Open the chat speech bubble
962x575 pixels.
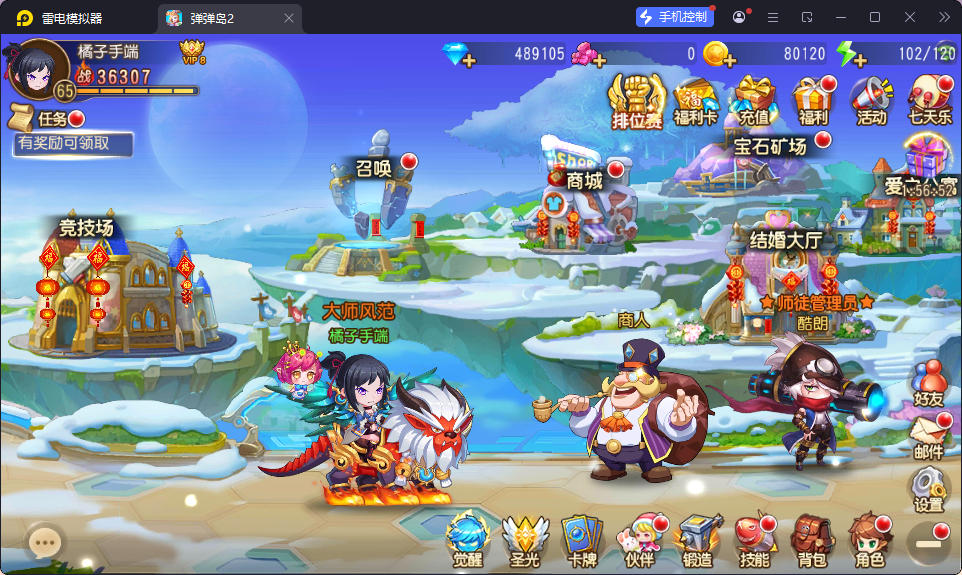[x=43, y=543]
